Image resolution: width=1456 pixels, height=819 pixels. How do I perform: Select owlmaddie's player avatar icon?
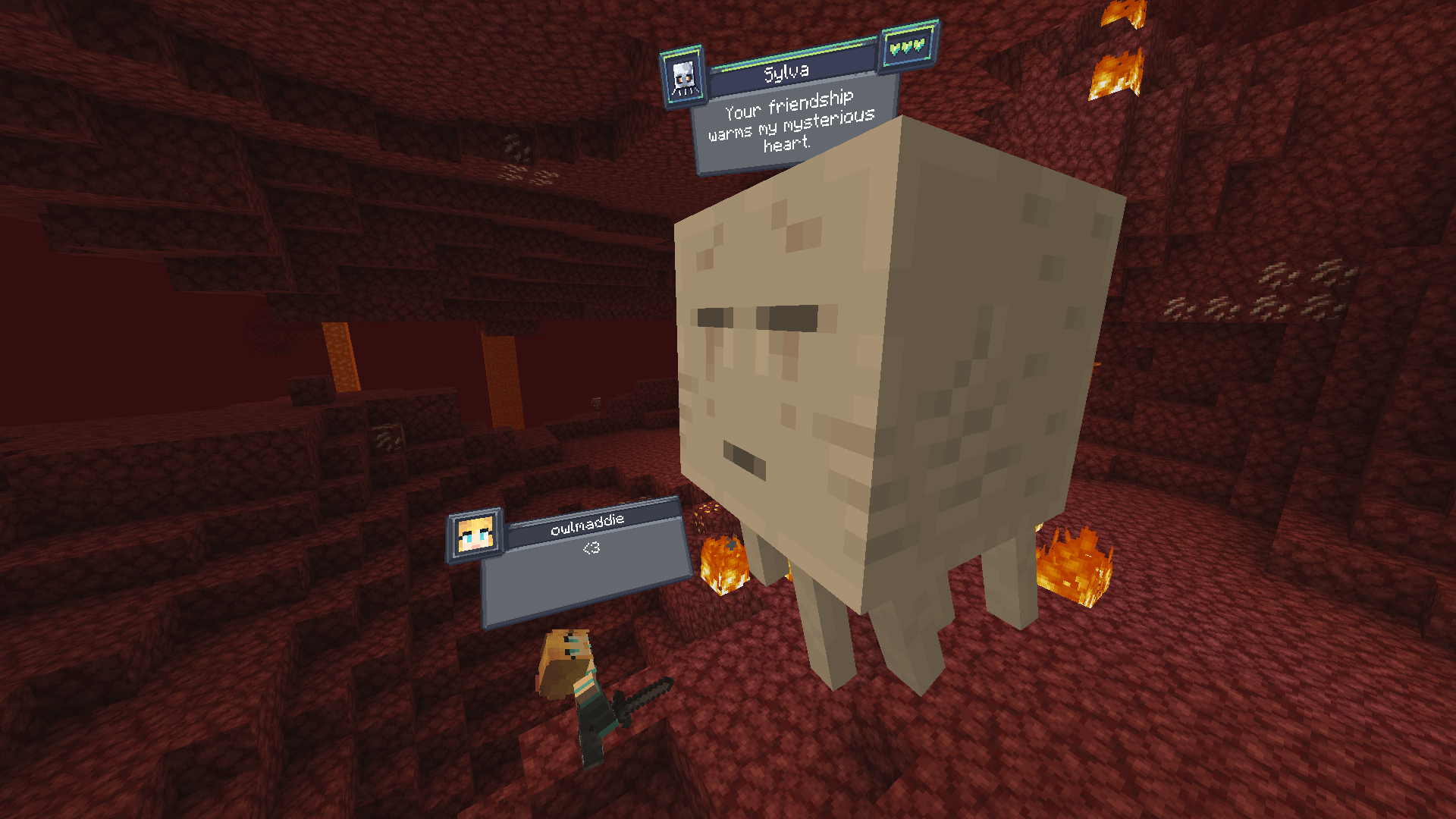(475, 535)
